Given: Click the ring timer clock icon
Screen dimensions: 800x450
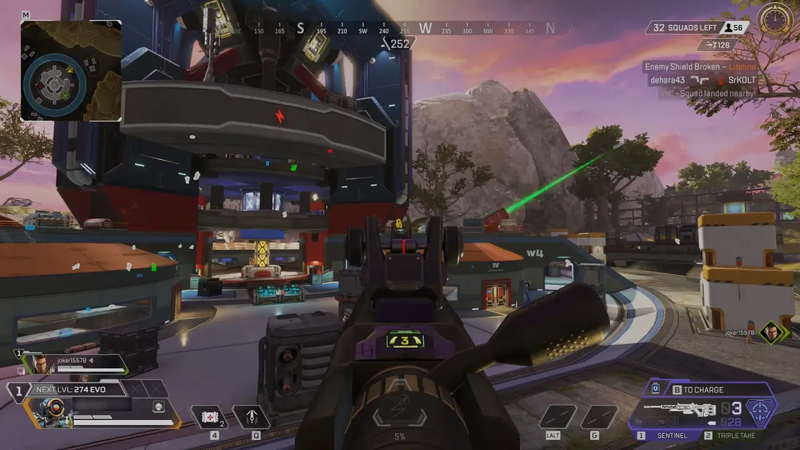Looking at the screenshot, I should coord(771,19).
